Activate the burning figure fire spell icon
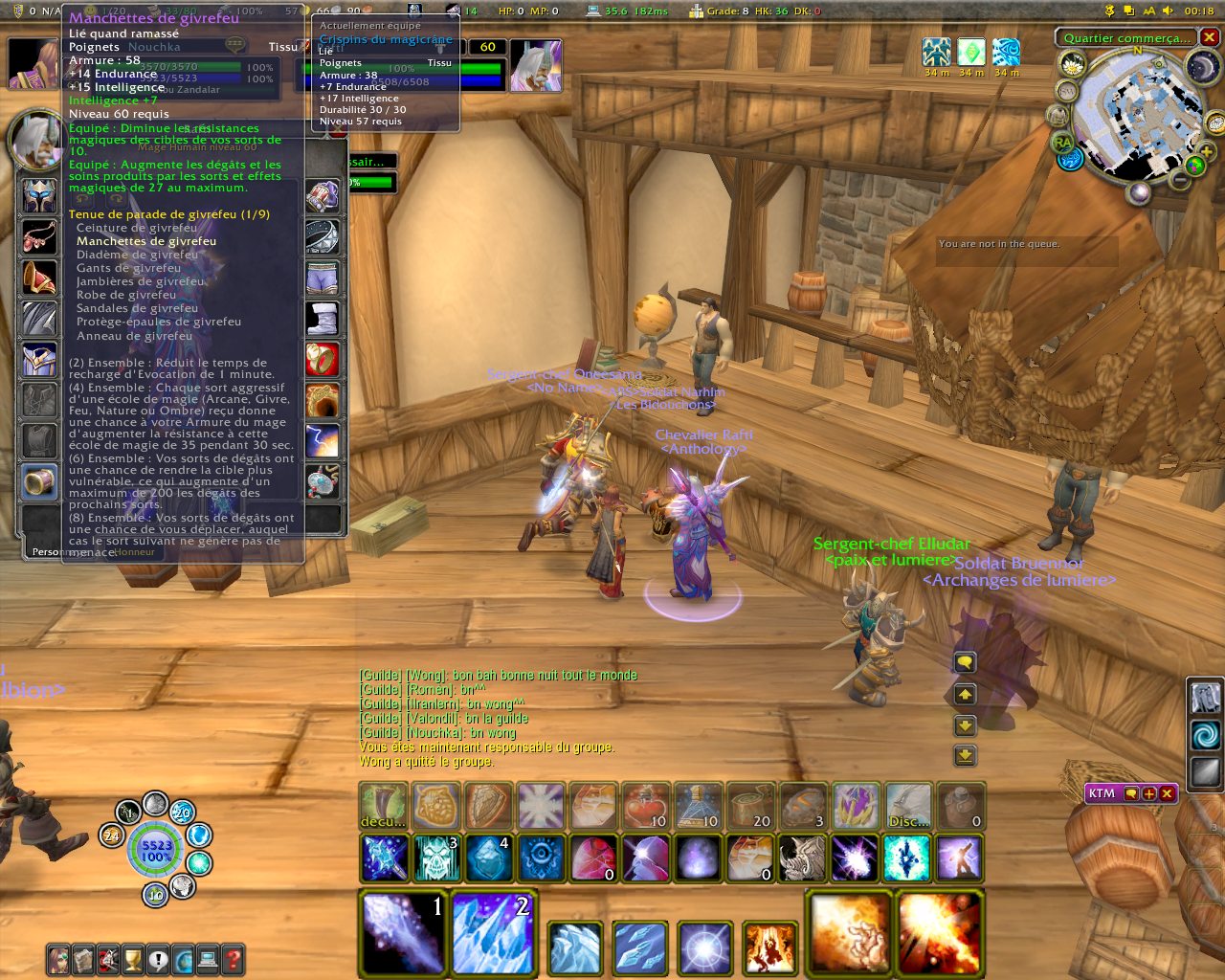 click(769, 948)
